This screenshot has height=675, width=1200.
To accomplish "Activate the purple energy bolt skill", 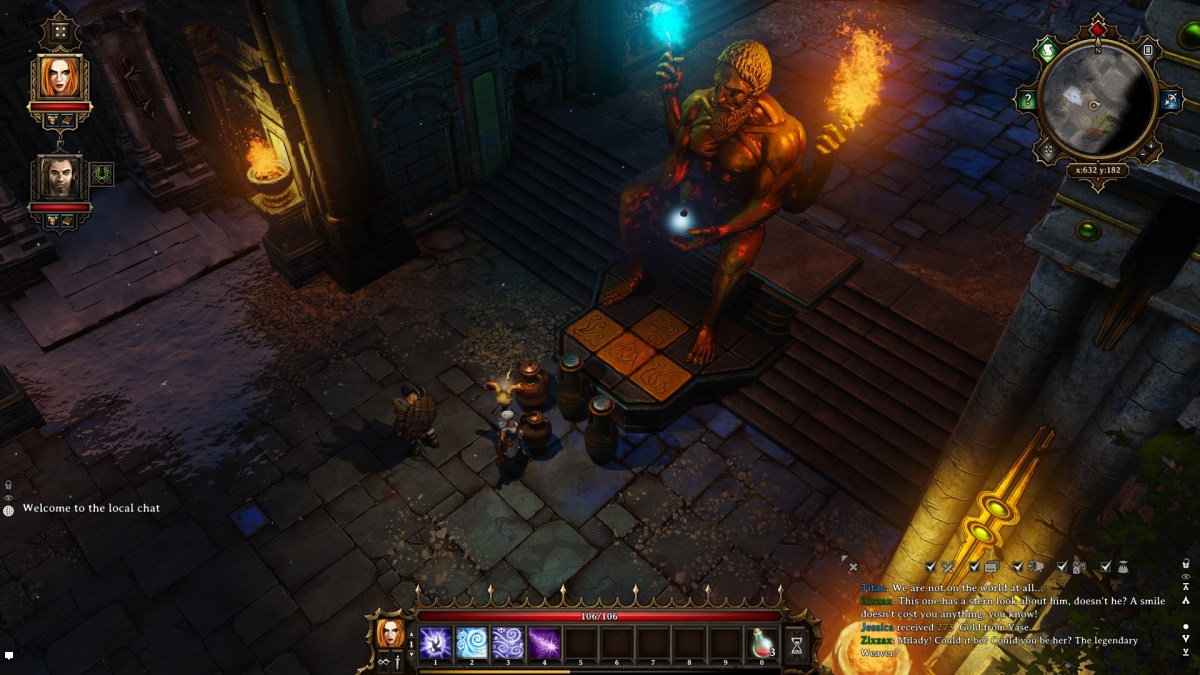I will [544, 641].
